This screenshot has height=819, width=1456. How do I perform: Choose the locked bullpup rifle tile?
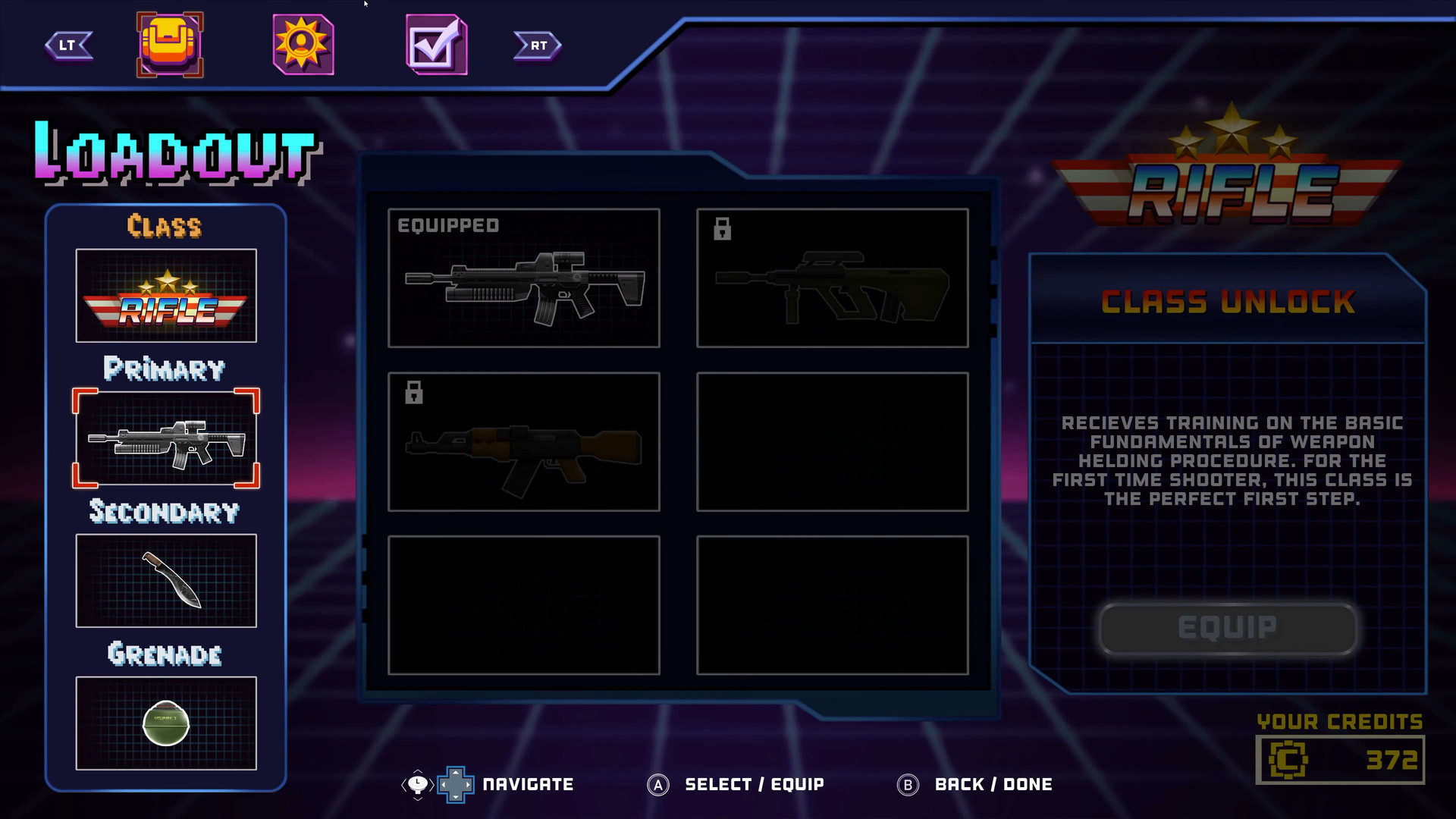pyautogui.click(x=833, y=278)
